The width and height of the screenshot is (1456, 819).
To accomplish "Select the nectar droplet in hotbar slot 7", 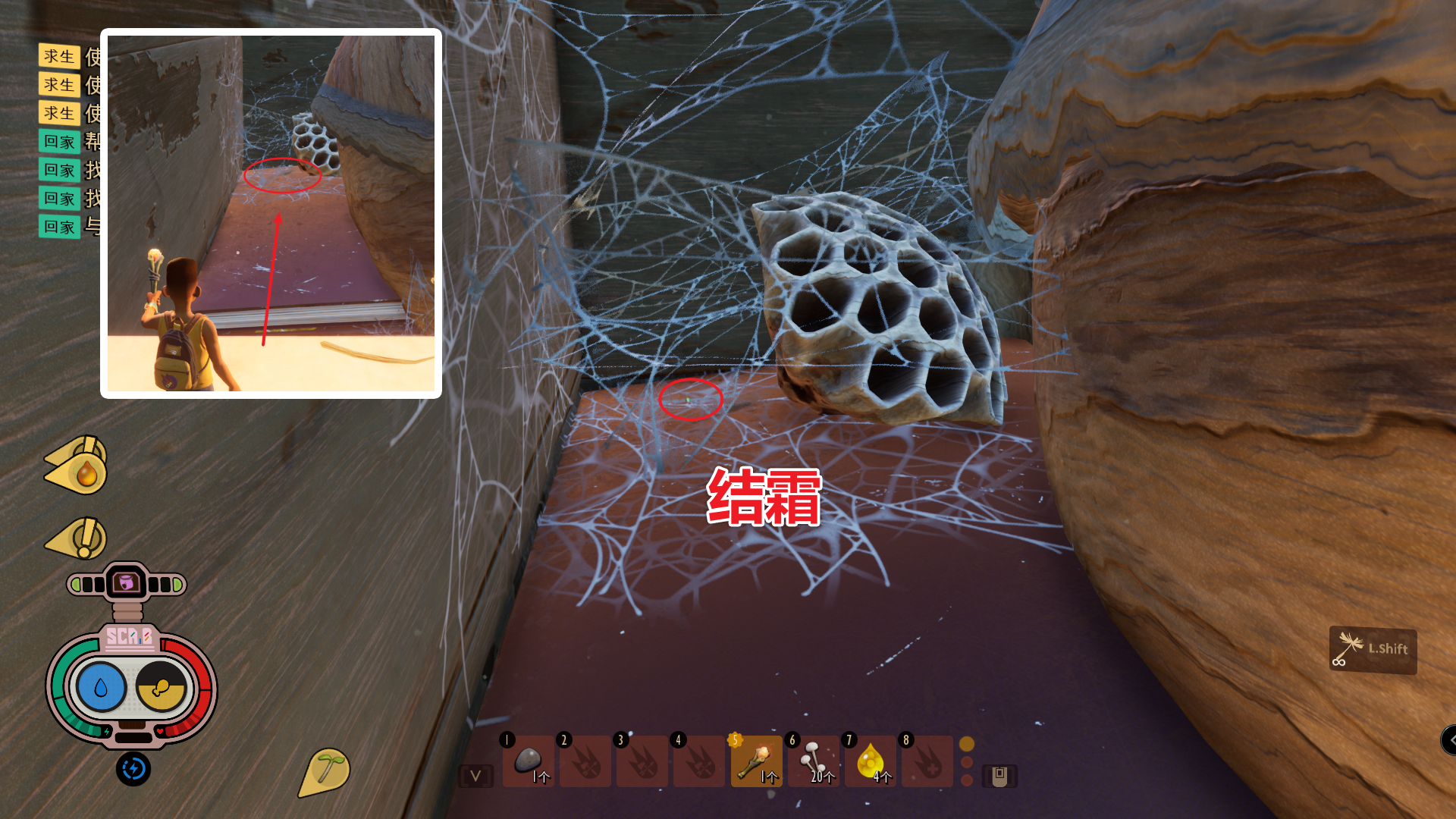I will (870, 762).
